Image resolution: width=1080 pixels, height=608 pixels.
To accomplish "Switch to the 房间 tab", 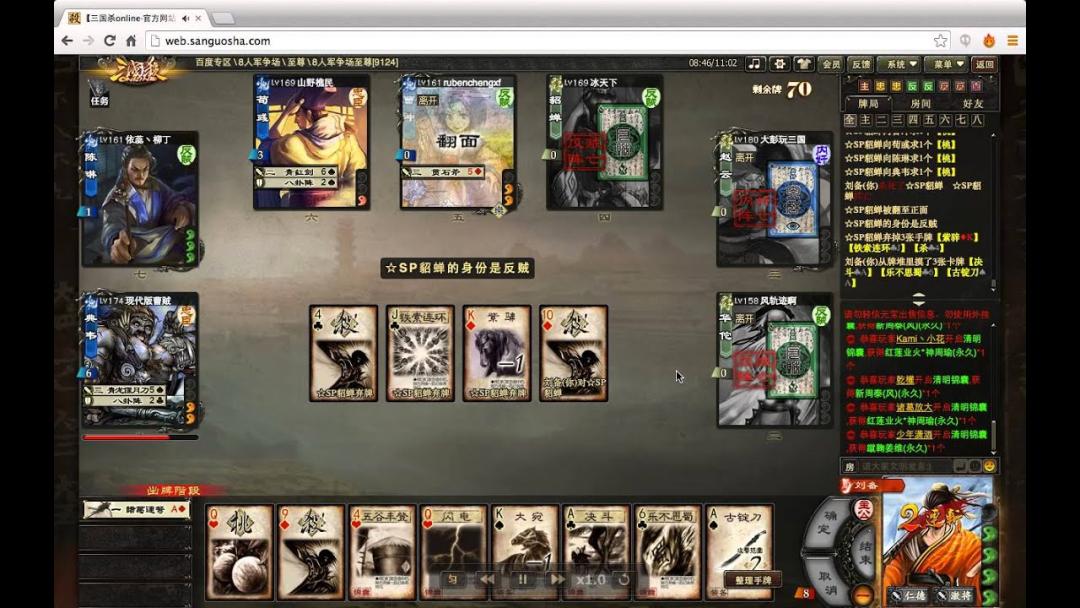I will tap(920, 103).
